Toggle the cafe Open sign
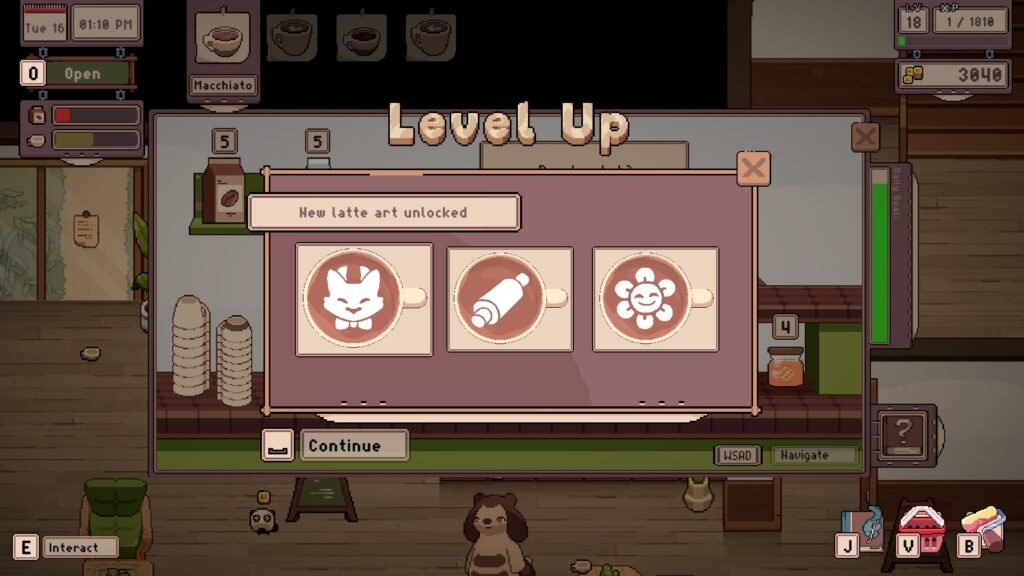This screenshot has width=1024, height=576. 82,73
